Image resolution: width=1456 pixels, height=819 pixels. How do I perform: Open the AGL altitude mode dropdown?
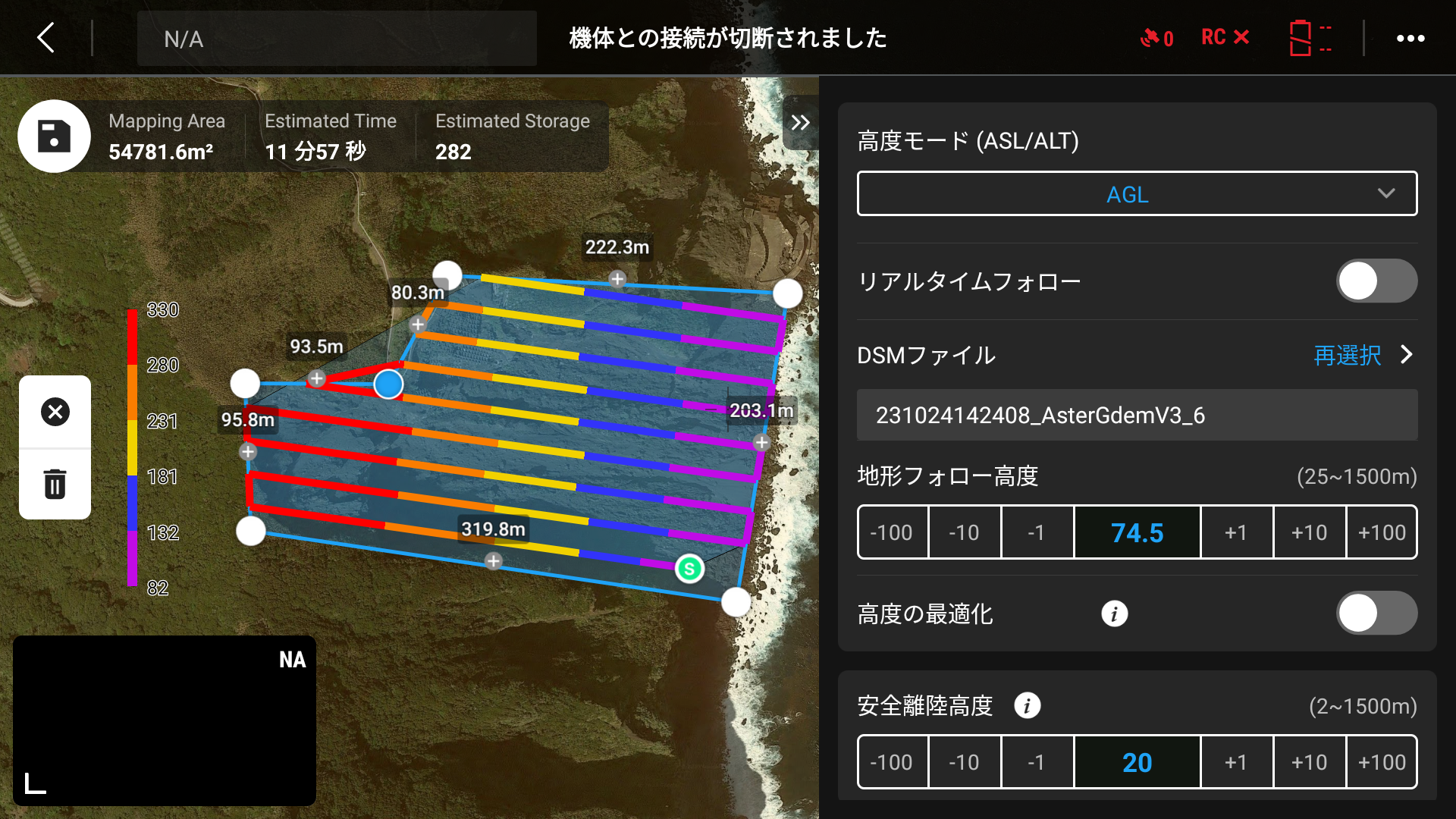pyautogui.click(x=1137, y=193)
